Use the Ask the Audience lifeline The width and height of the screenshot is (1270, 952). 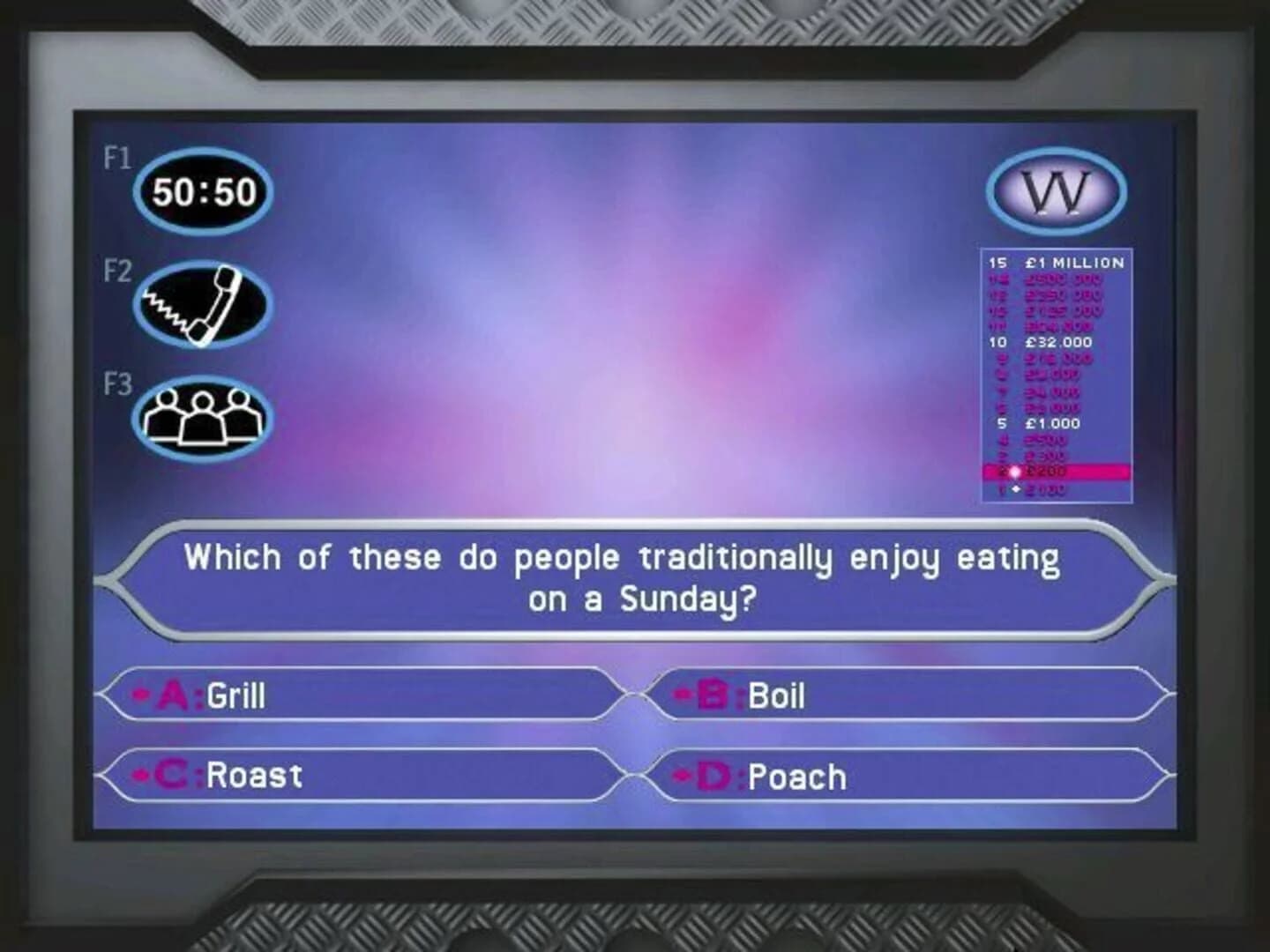point(203,414)
